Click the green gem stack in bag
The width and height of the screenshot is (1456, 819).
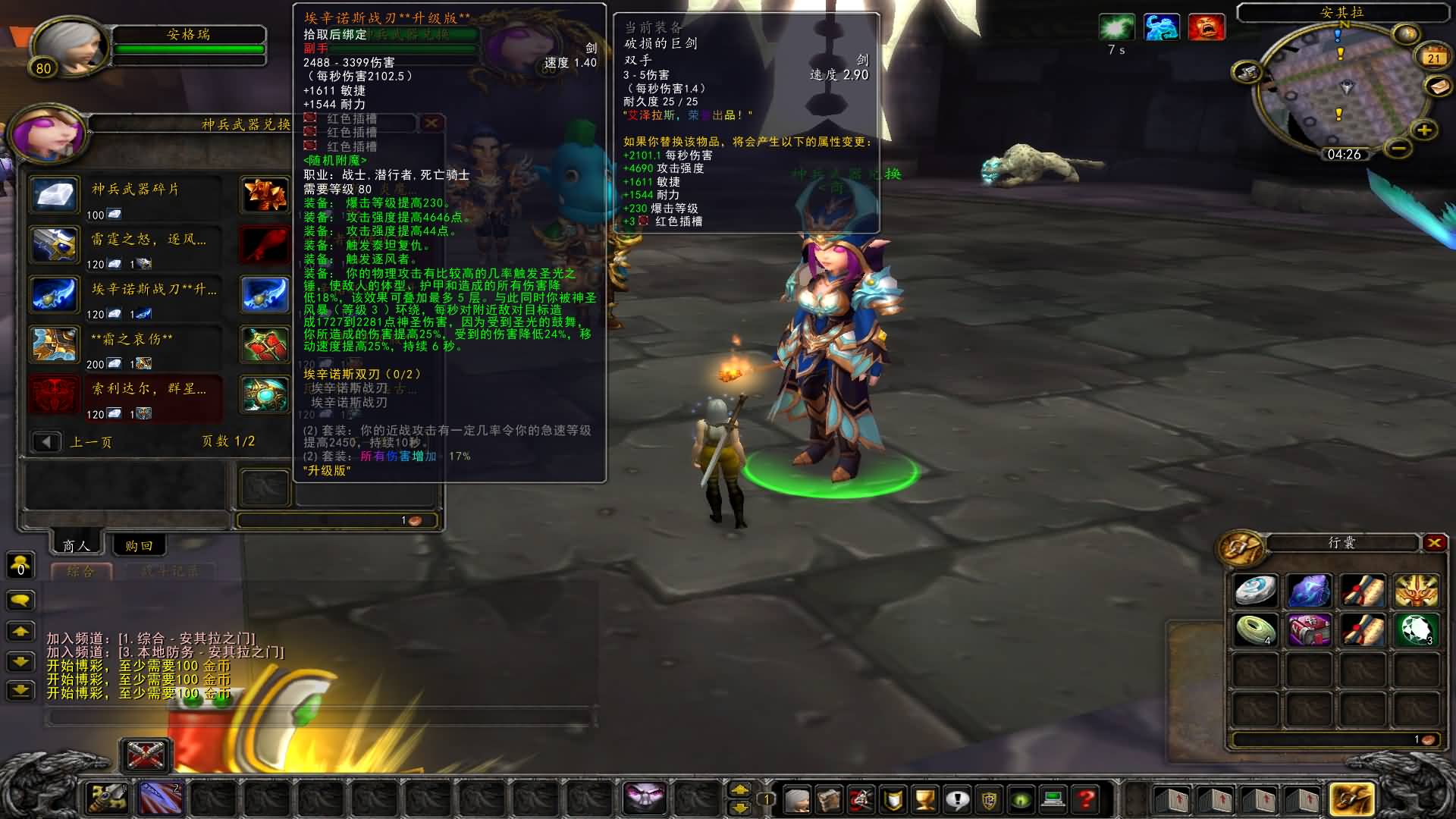click(x=1415, y=630)
